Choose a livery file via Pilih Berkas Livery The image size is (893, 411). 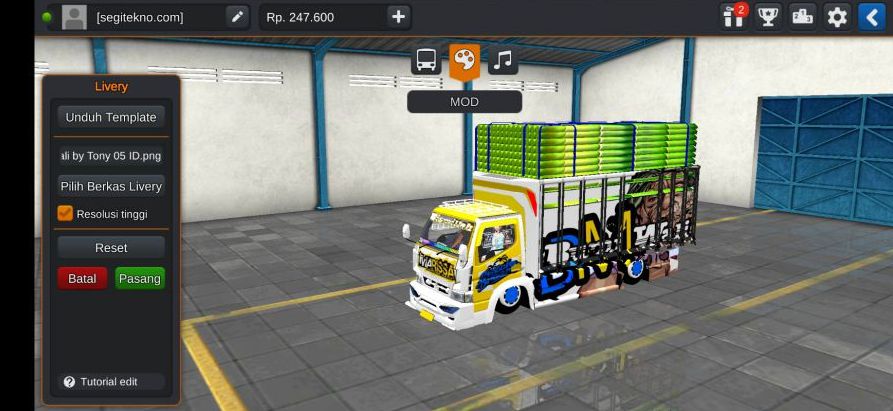[111, 186]
